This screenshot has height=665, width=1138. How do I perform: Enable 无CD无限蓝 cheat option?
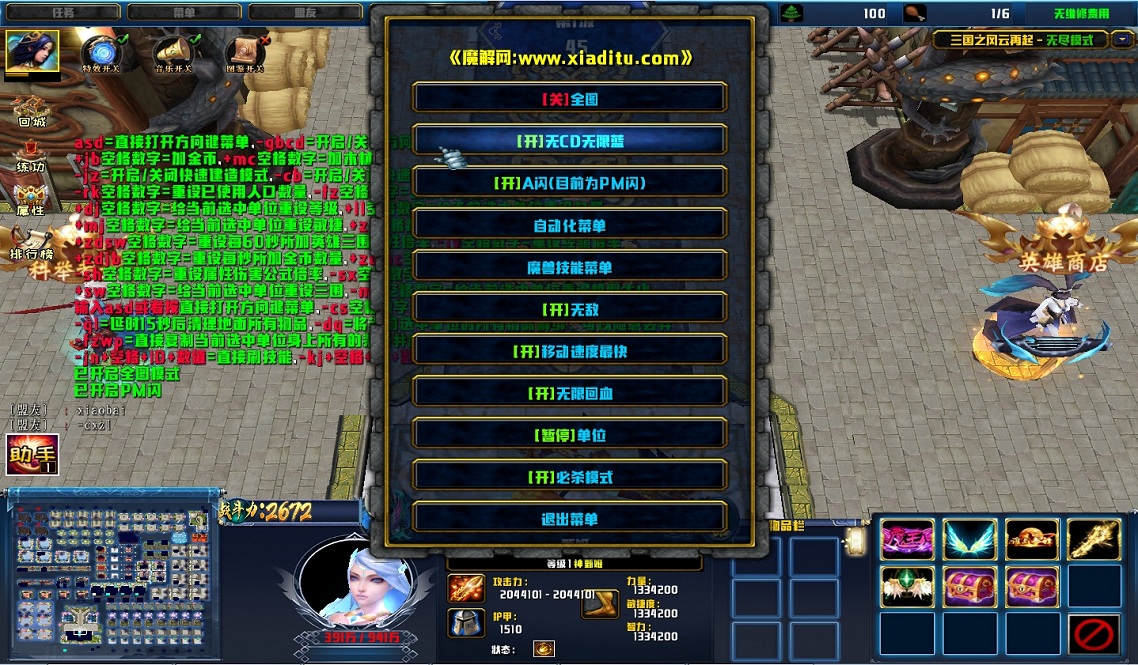coord(569,140)
